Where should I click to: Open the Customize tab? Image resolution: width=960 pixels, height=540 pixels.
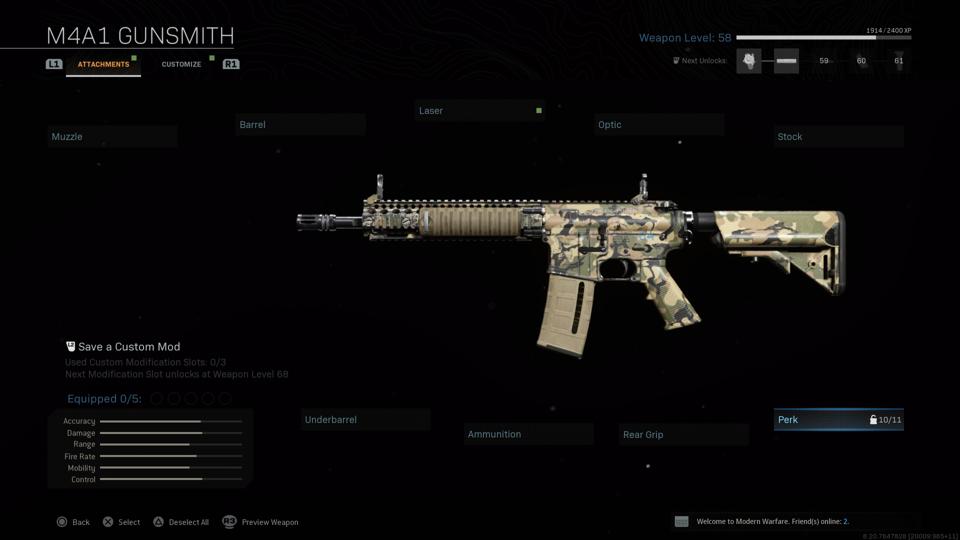181,64
